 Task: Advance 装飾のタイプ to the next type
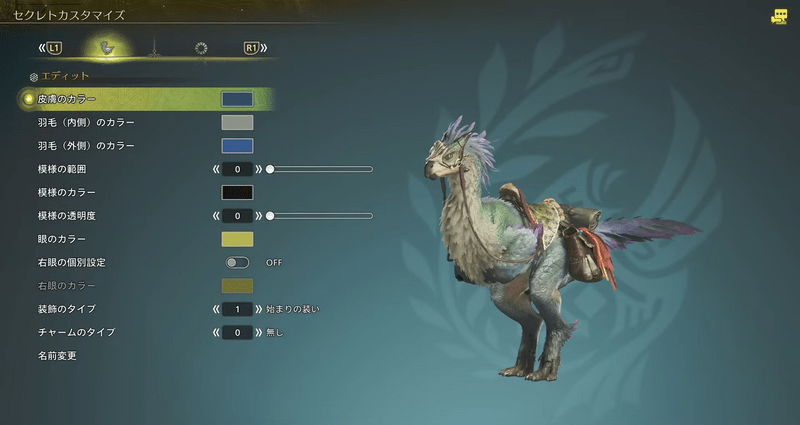(258, 309)
